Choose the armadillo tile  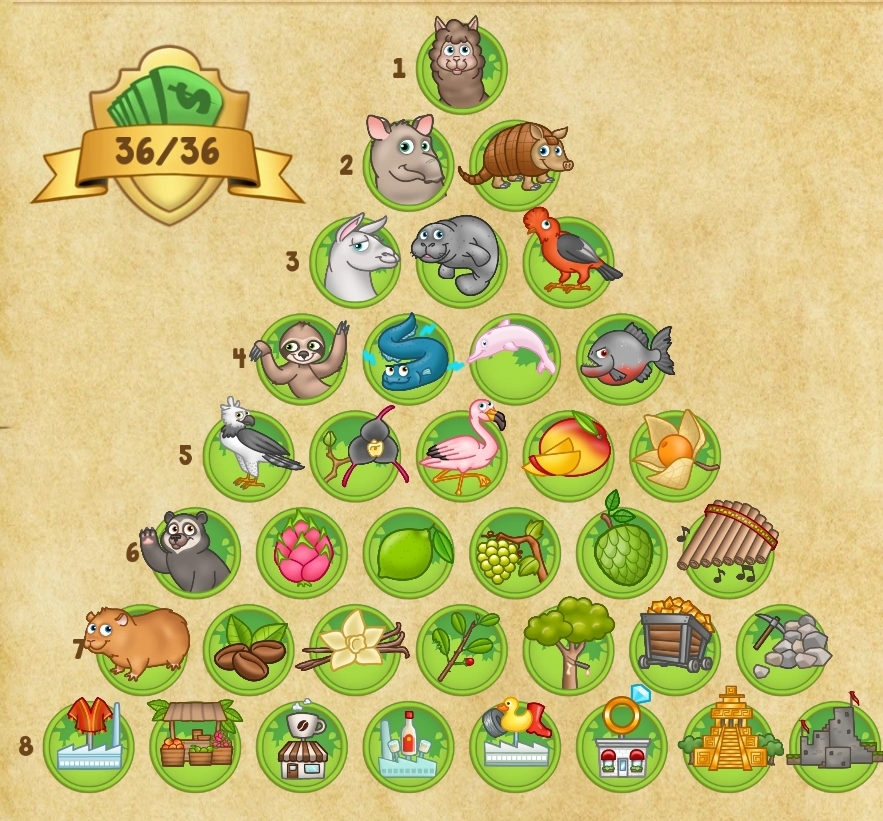tap(515, 161)
